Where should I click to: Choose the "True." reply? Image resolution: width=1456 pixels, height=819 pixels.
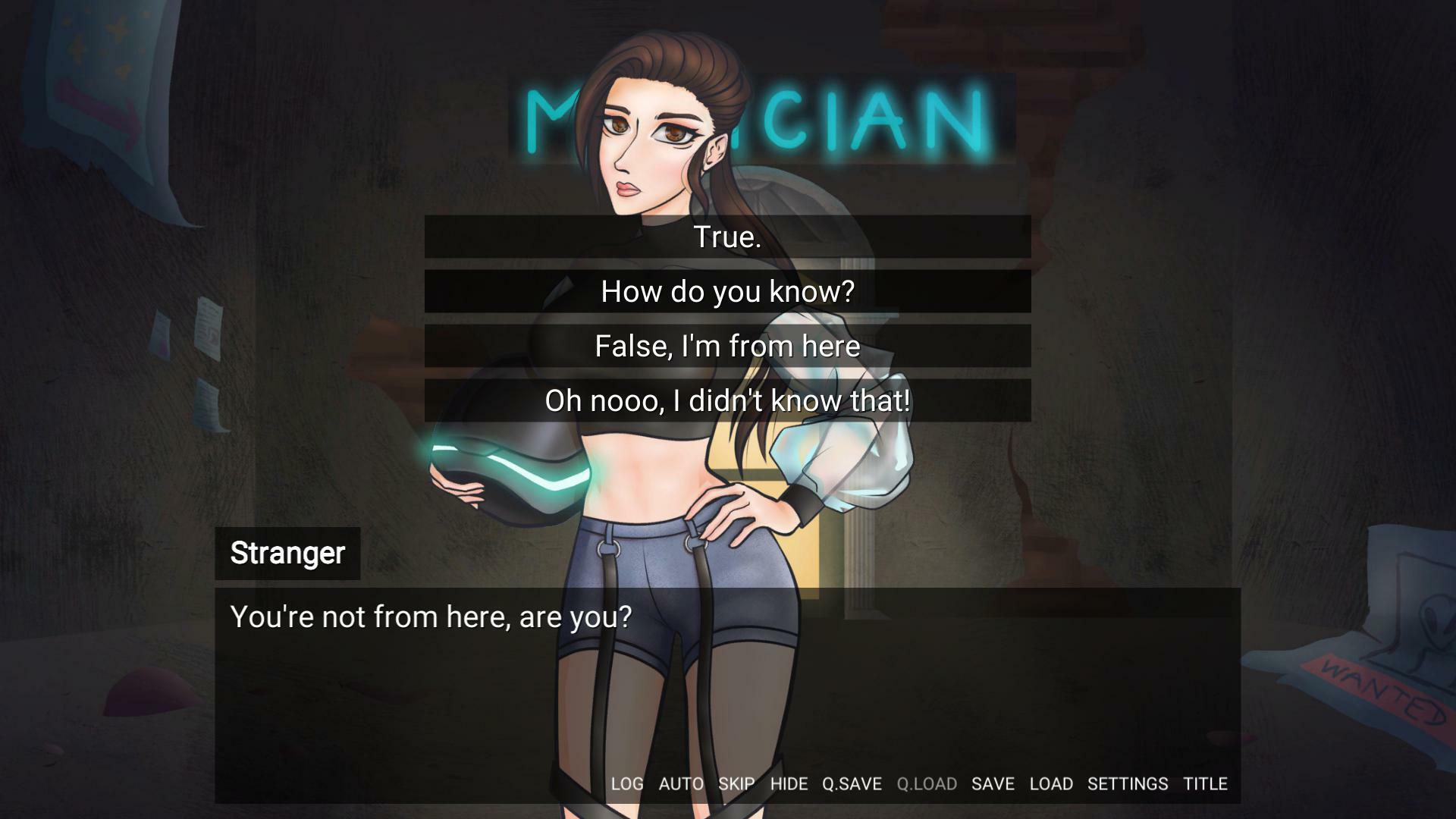727,237
